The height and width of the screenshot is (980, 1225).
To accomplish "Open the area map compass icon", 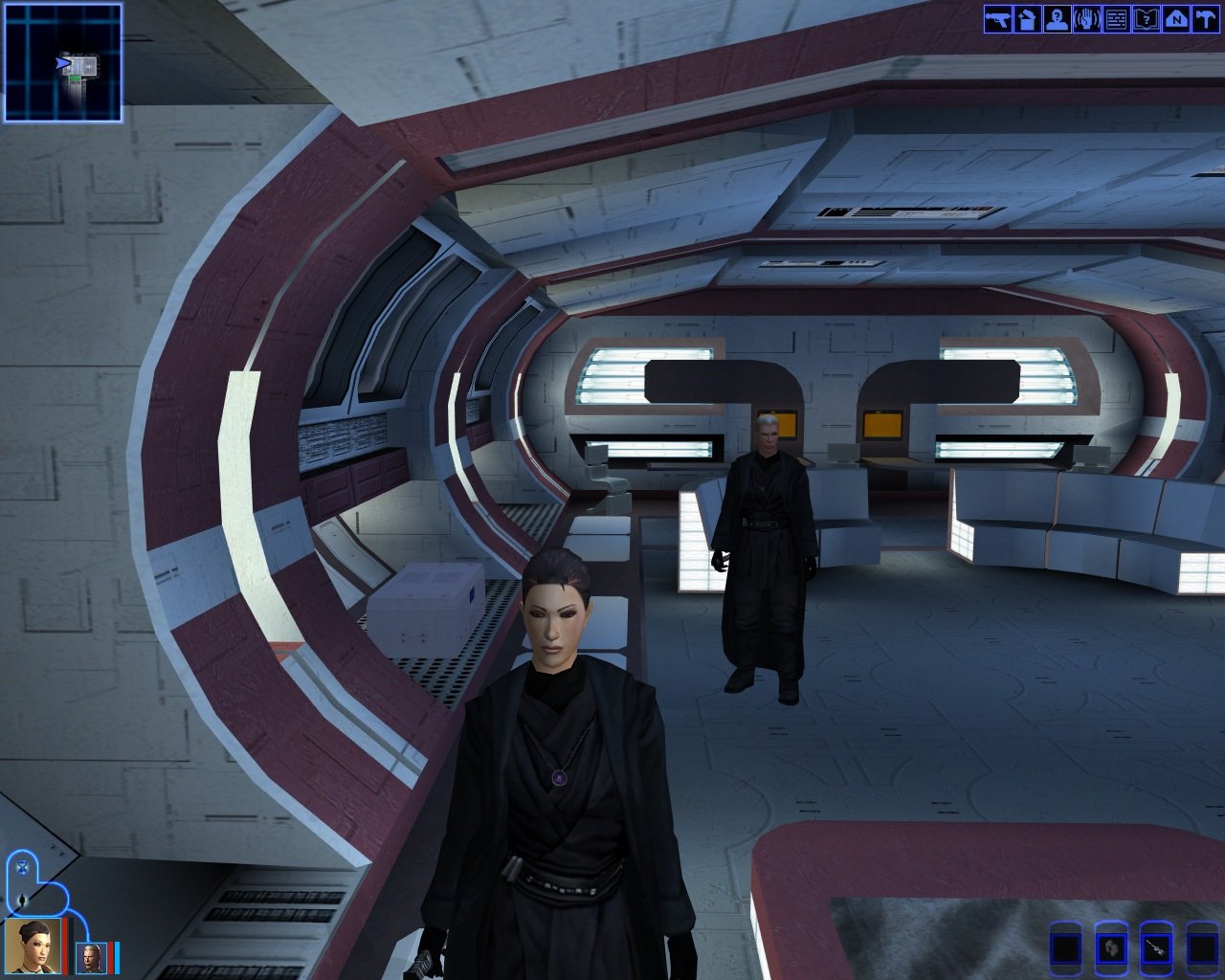I will coord(1175,19).
